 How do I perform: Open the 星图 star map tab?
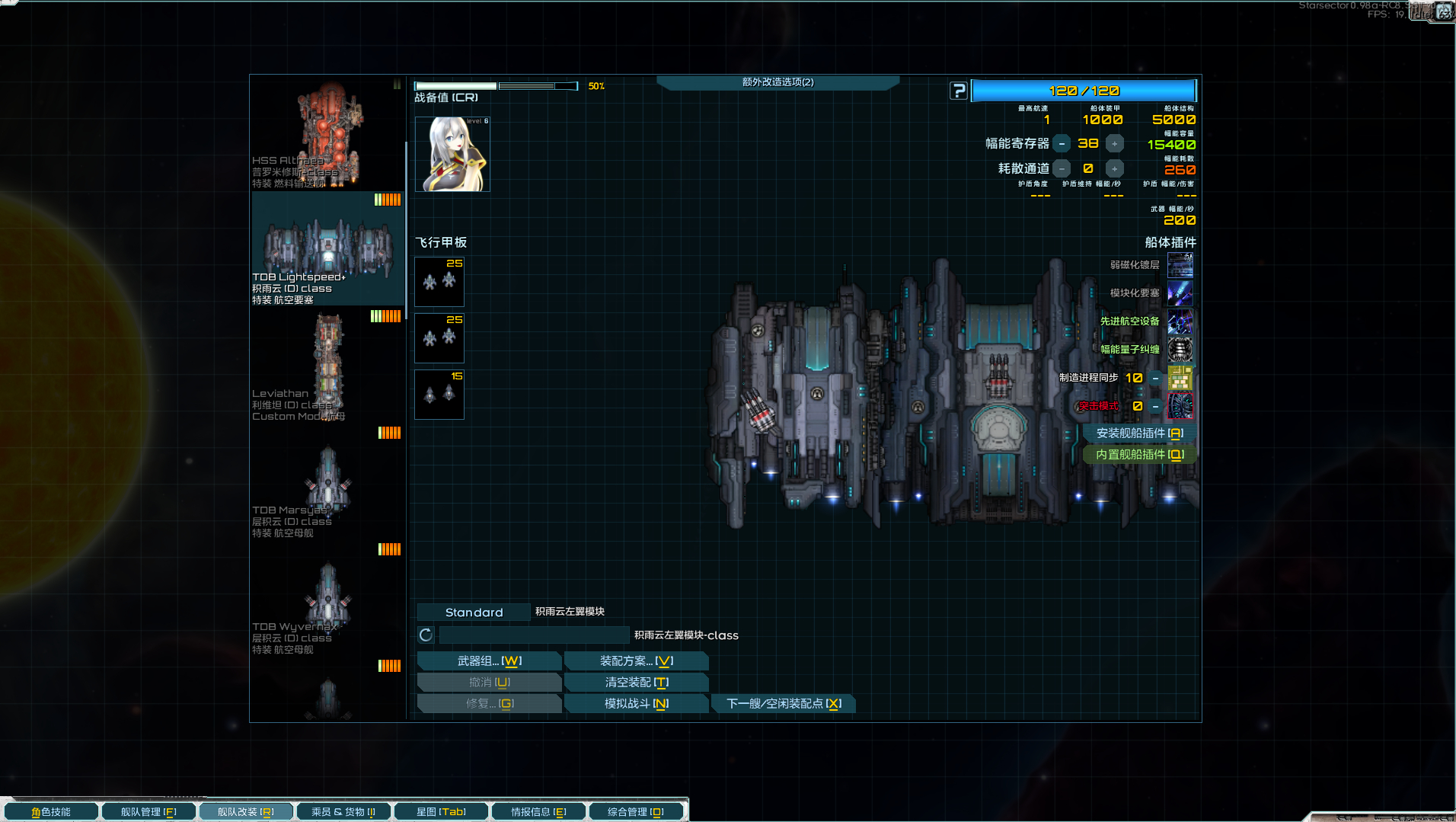[441, 812]
